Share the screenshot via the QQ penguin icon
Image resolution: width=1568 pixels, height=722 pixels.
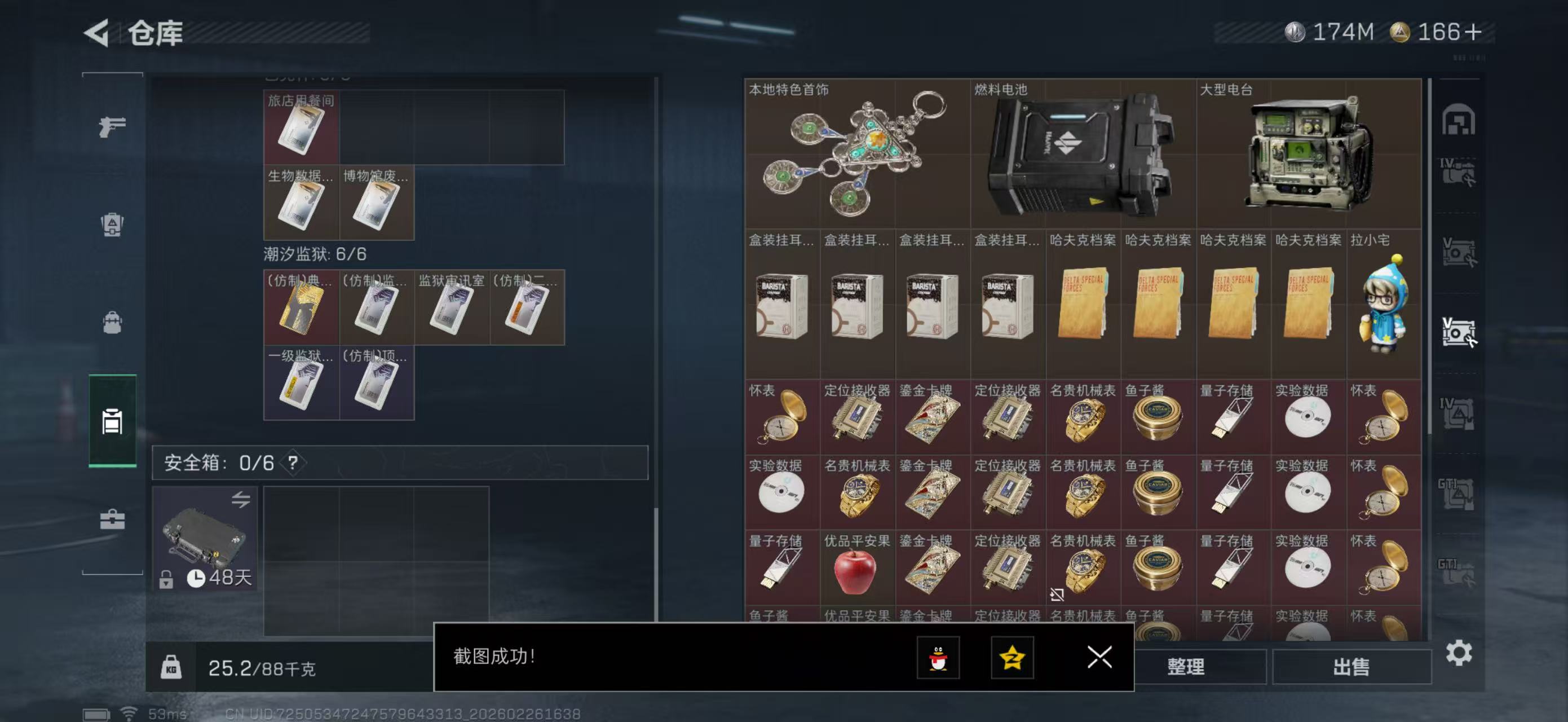pos(939,659)
